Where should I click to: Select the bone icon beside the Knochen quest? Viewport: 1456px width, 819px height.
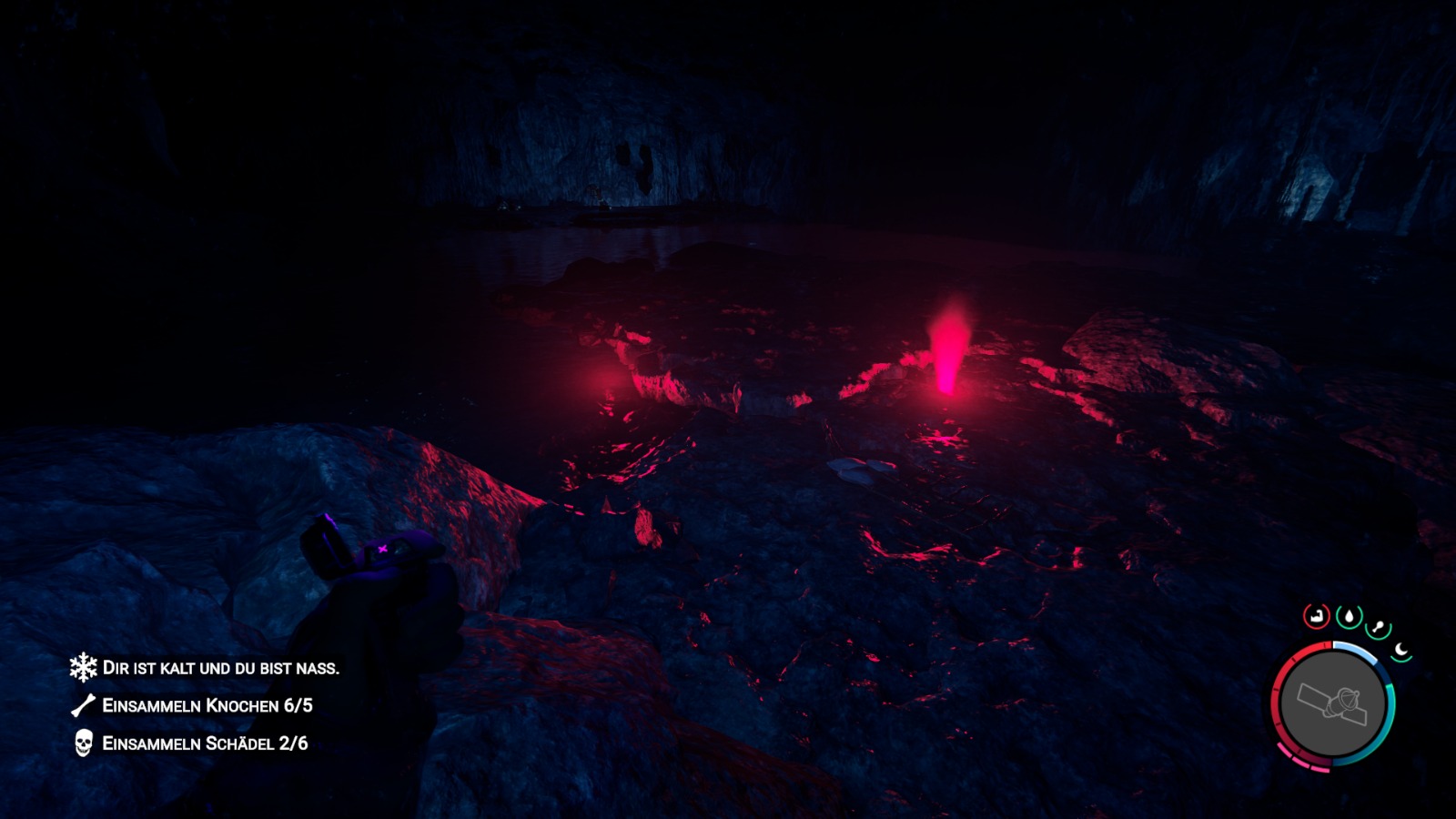(x=81, y=704)
